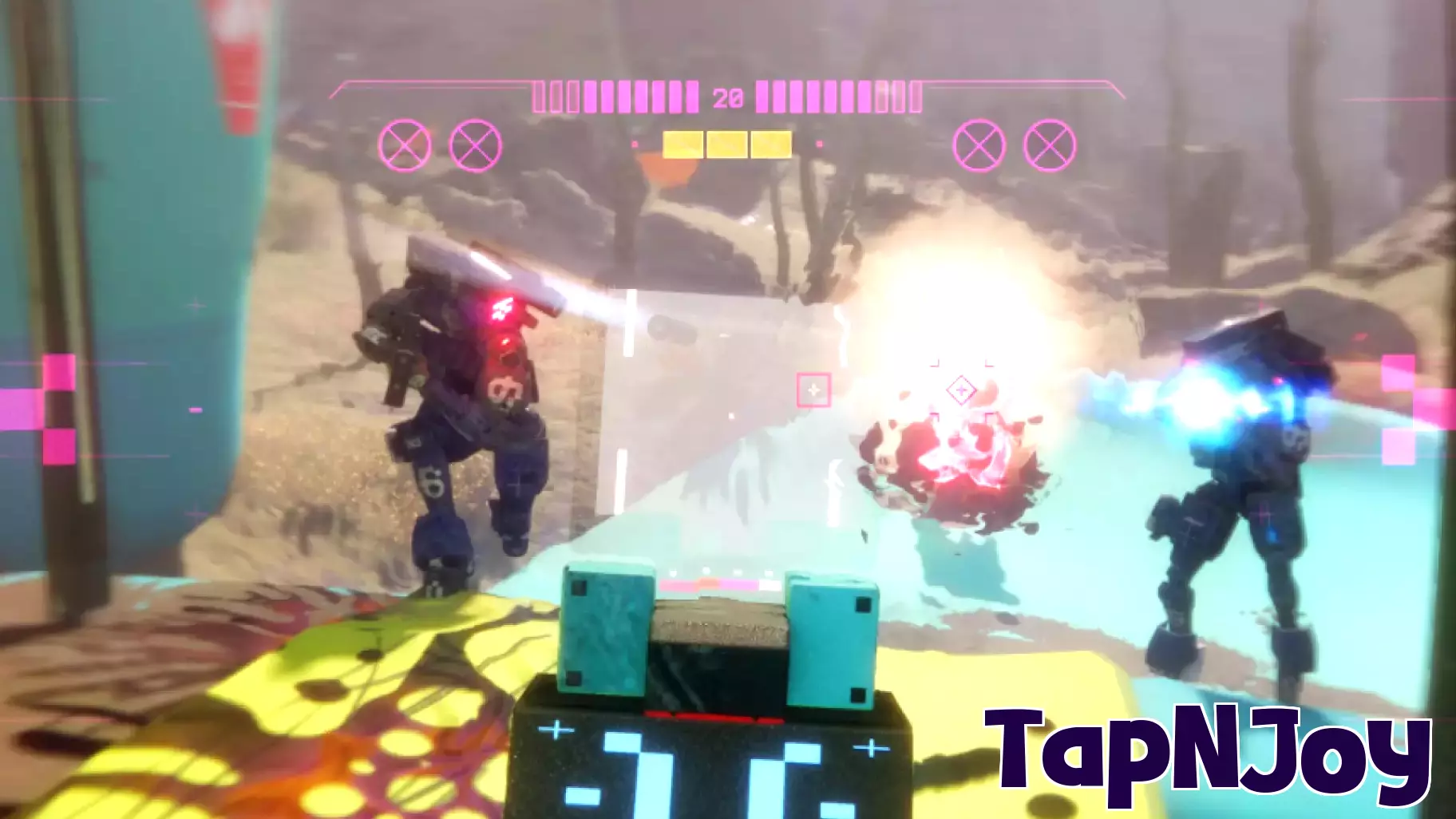Click the second crossed-circle icon on the left
This screenshot has width=1456, height=819.
pos(474,144)
